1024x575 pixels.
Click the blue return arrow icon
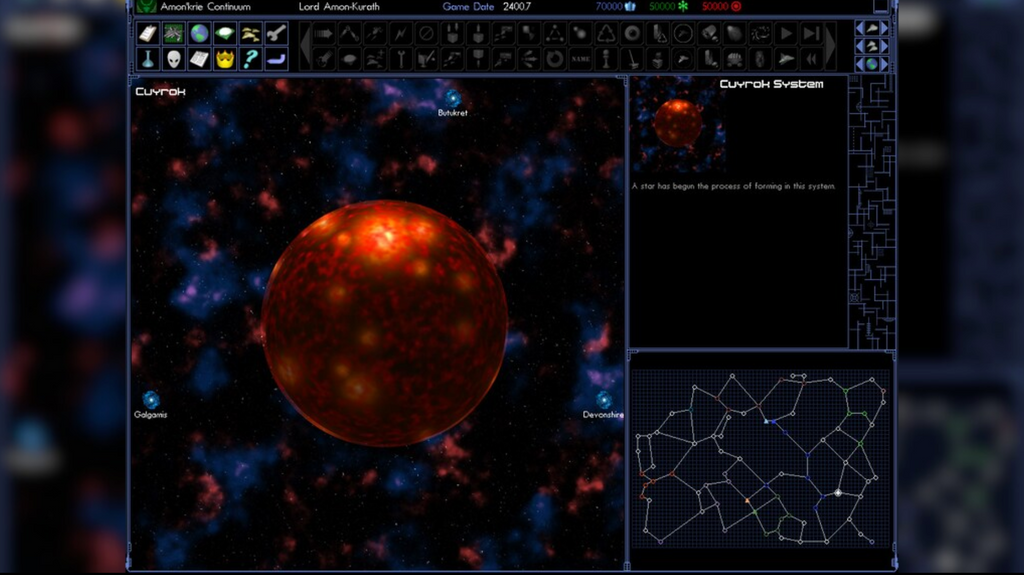coord(277,59)
